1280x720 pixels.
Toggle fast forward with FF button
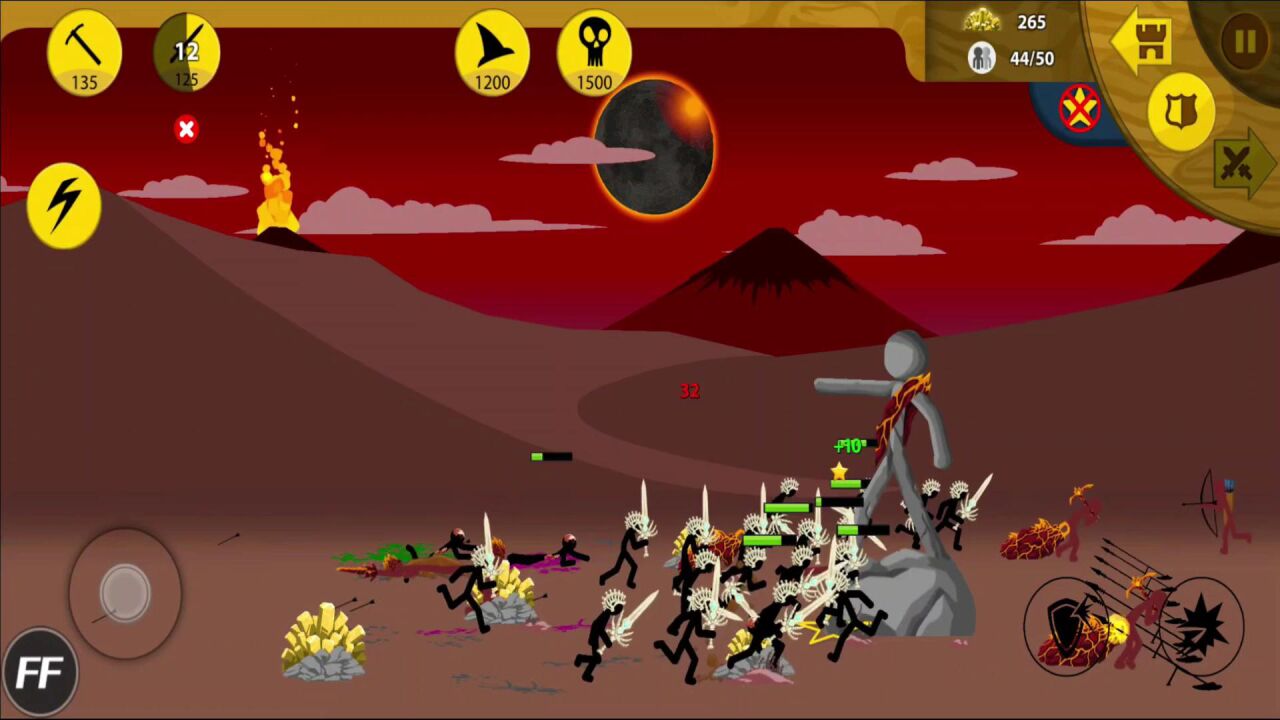[40, 672]
